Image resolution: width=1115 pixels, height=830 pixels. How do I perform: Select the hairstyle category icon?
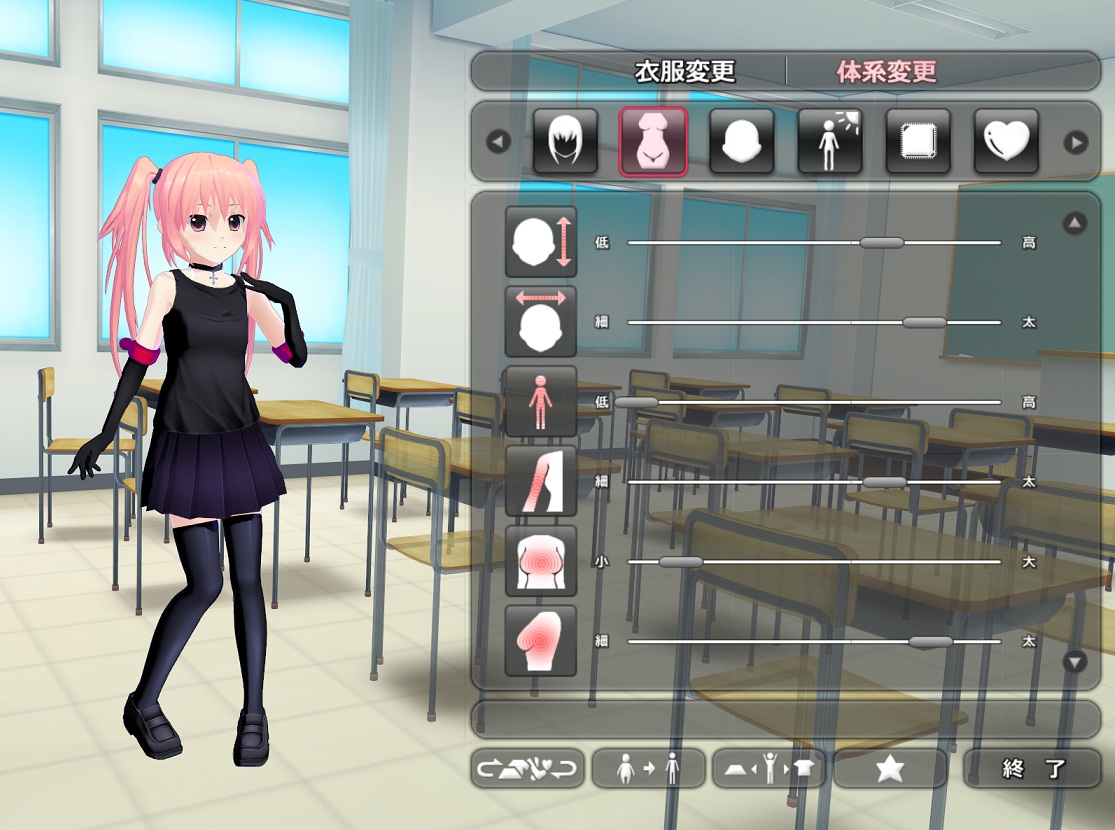[565, 142]
